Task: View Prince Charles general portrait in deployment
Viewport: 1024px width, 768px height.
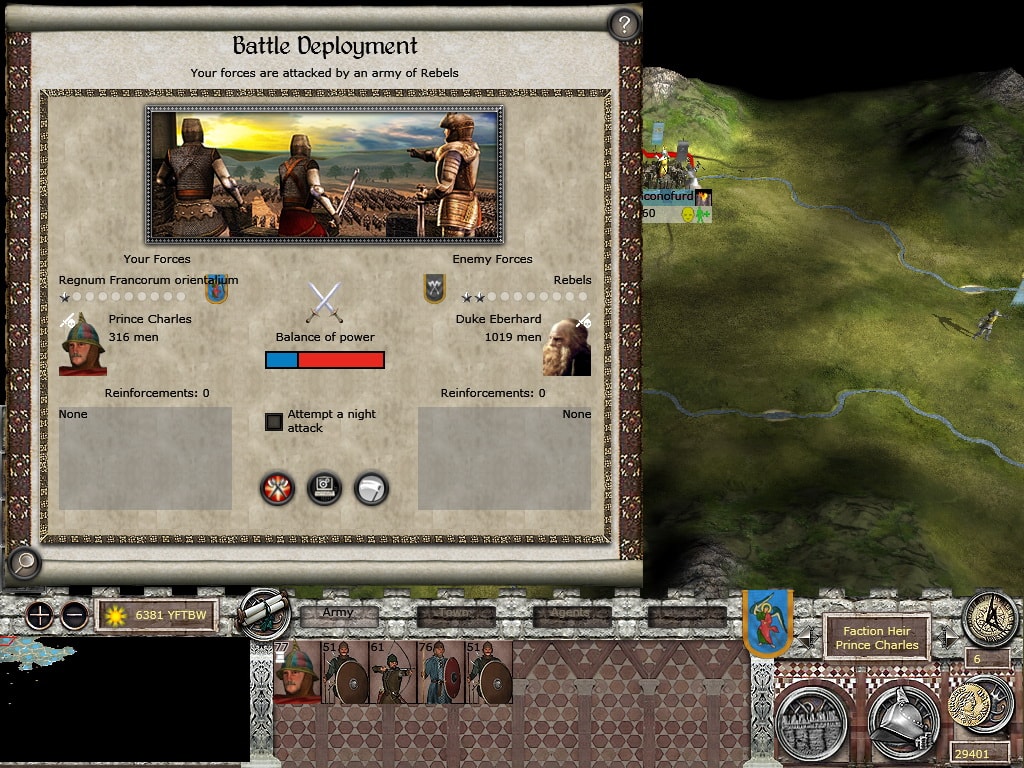Action: (83, 345)
